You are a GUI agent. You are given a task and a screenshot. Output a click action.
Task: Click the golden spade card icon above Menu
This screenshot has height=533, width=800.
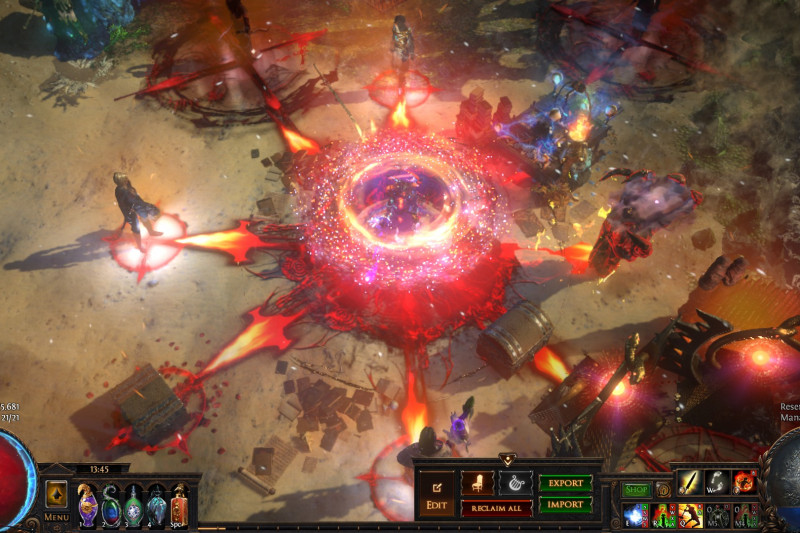click(x=56, y=493)
